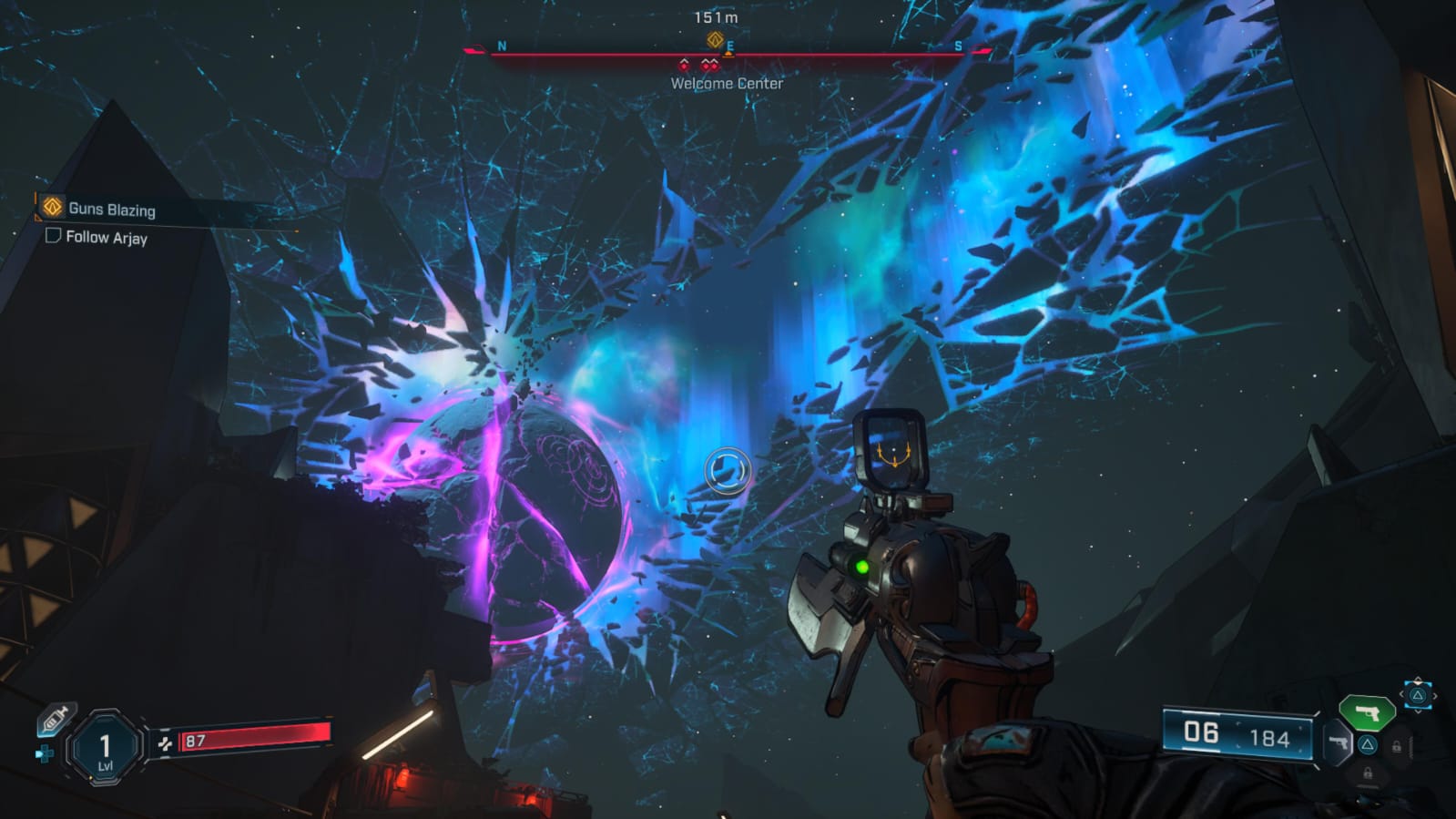Screen dimensions: 1456x819
Task: Select the green highlighted pistol weapon slot
Action: 1366,712
